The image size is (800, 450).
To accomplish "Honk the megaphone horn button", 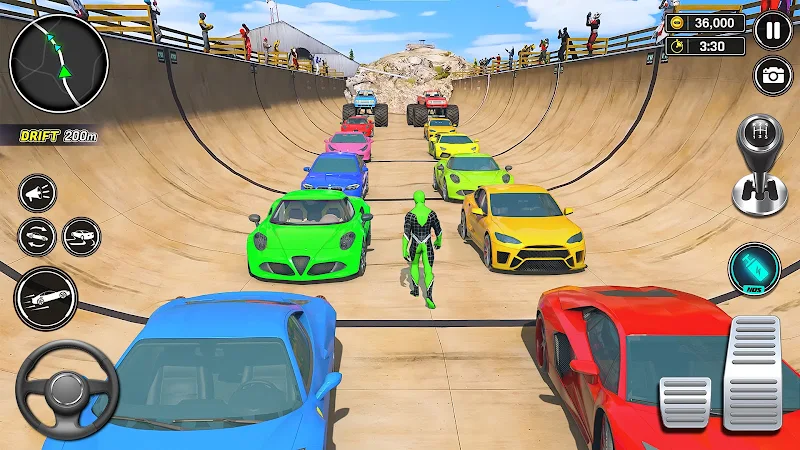I will [38, 194].
